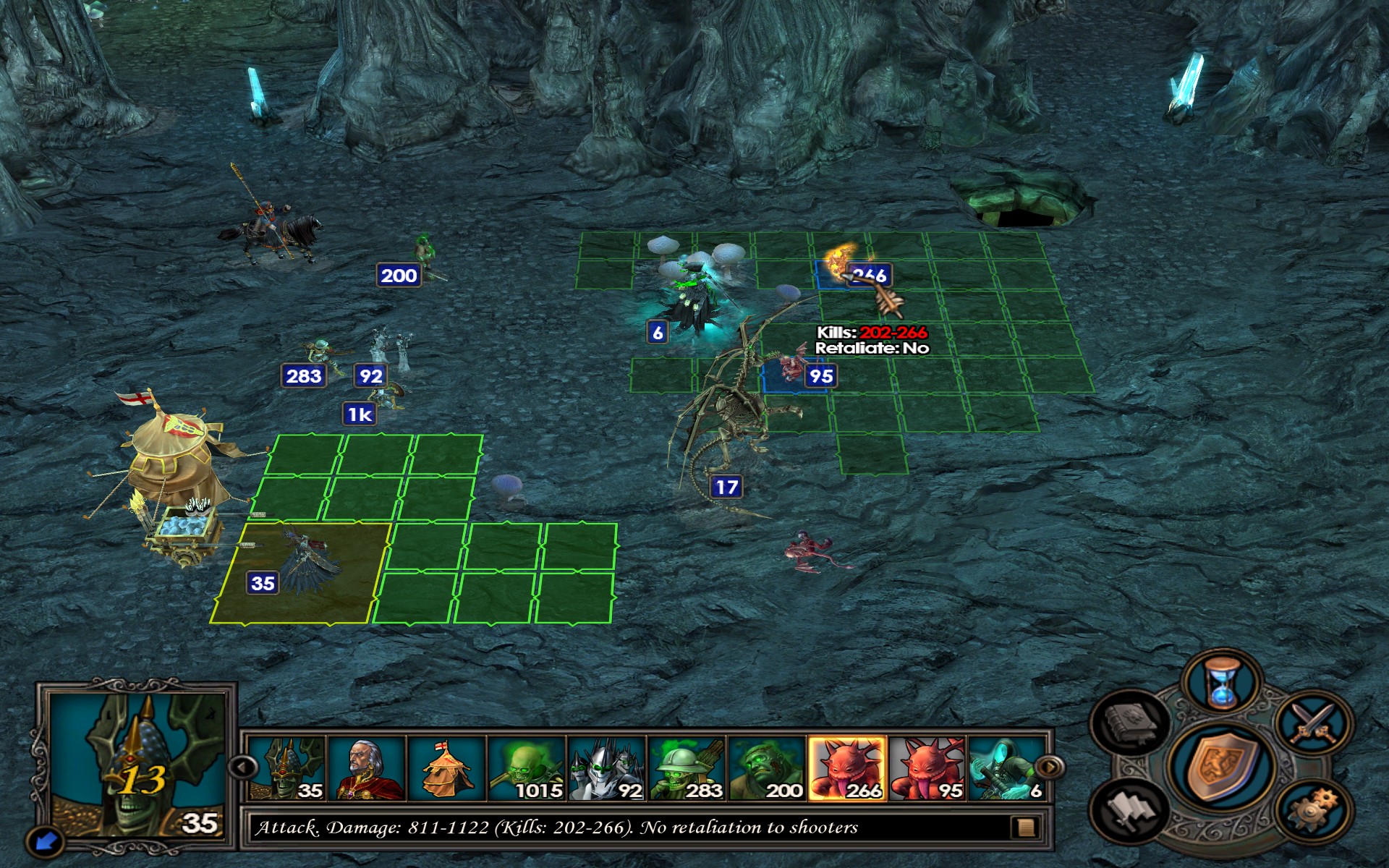Toggle auto-combat with the crossed swords
The height and width of the screenshot is (868, 1389).
(x=1314, y=723)
